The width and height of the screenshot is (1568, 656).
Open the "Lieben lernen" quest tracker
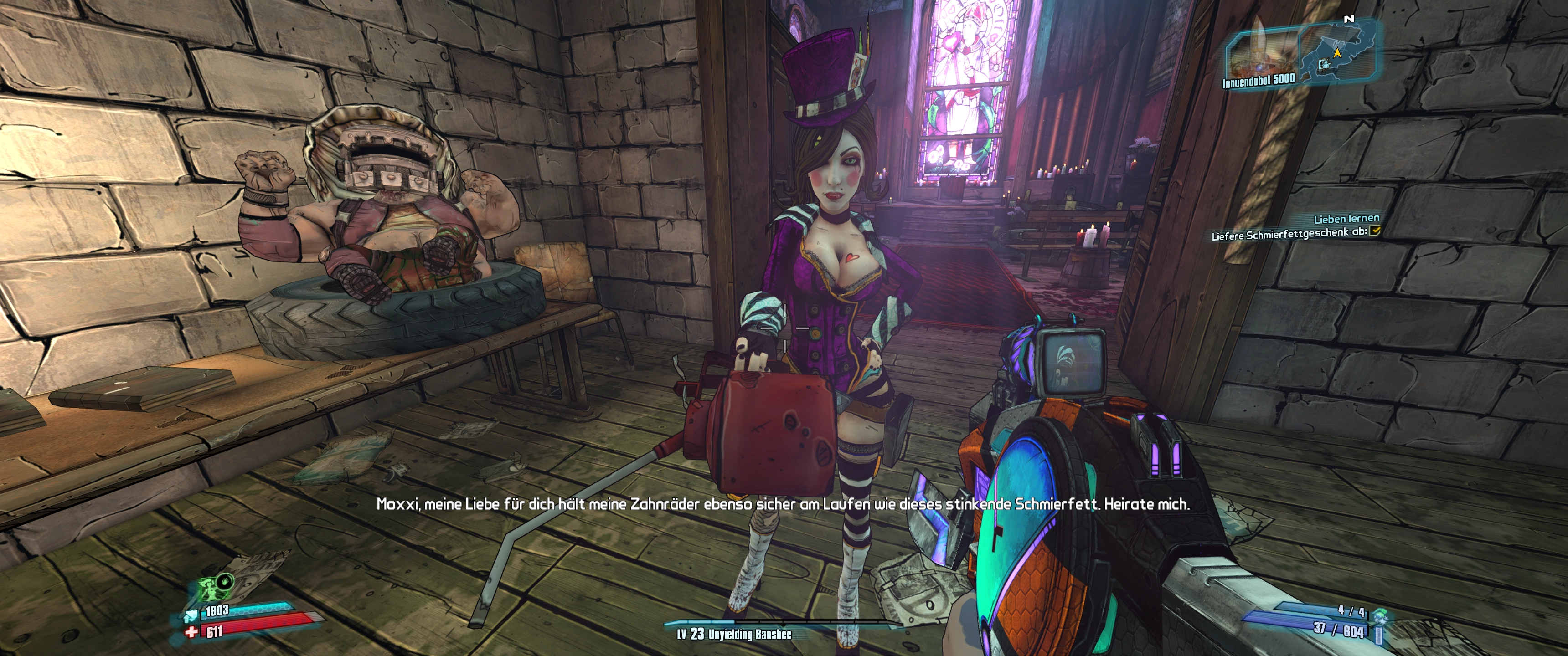click(x=1346, y=218)
